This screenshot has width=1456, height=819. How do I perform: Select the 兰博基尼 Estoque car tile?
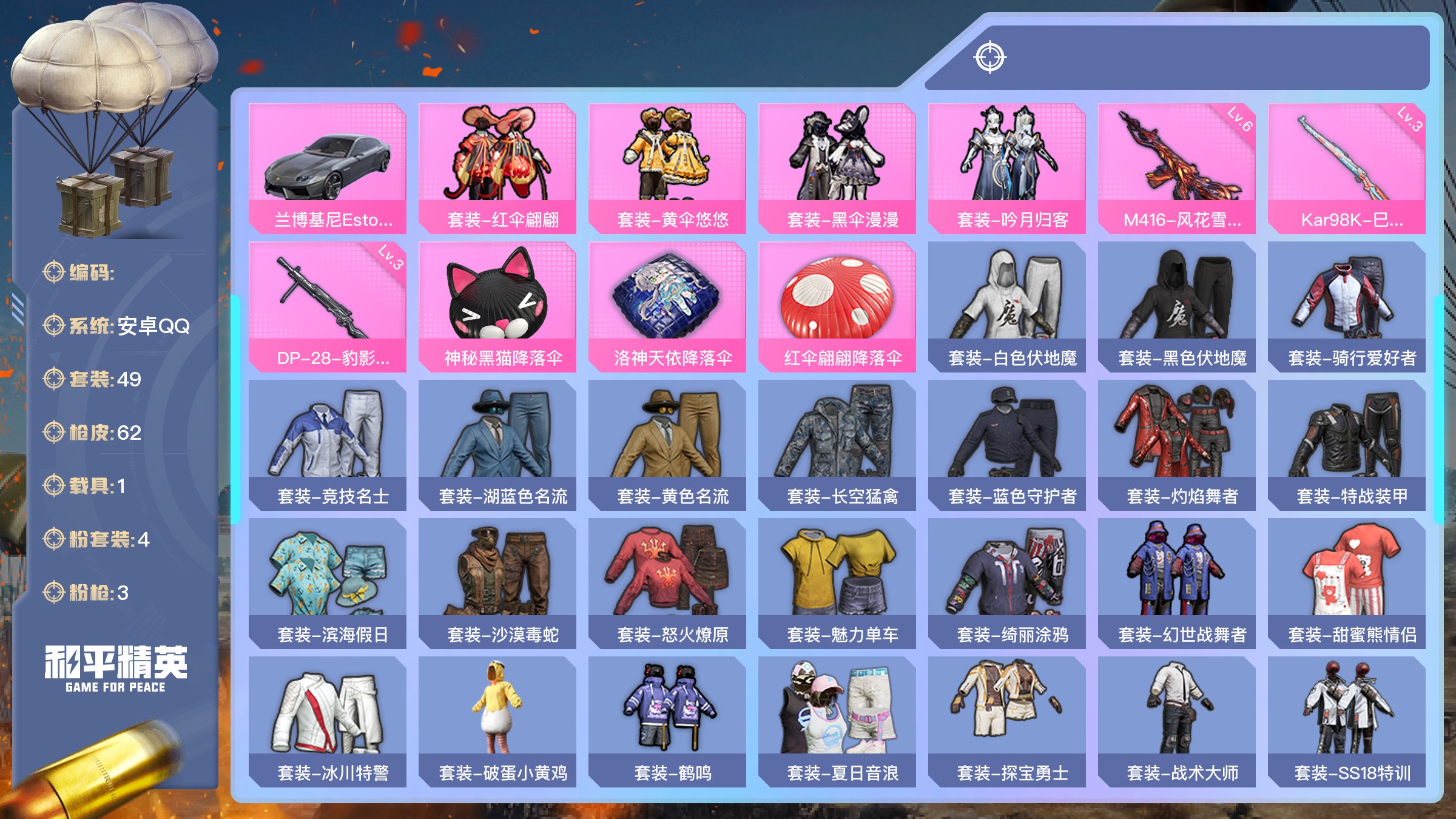point(328,168)
